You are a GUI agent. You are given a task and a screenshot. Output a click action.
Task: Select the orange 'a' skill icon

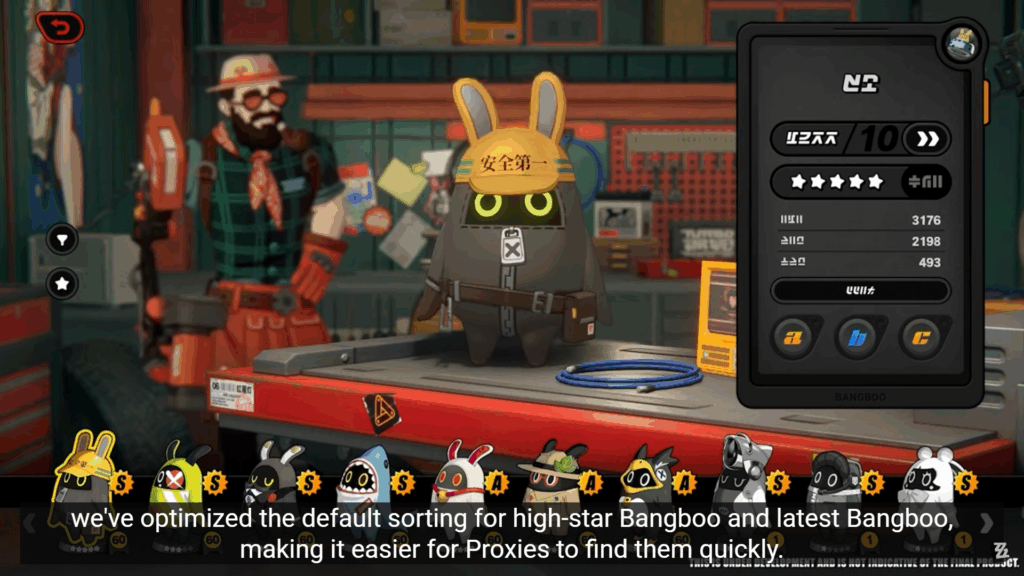pyautogui.click(x=793, y=338)
